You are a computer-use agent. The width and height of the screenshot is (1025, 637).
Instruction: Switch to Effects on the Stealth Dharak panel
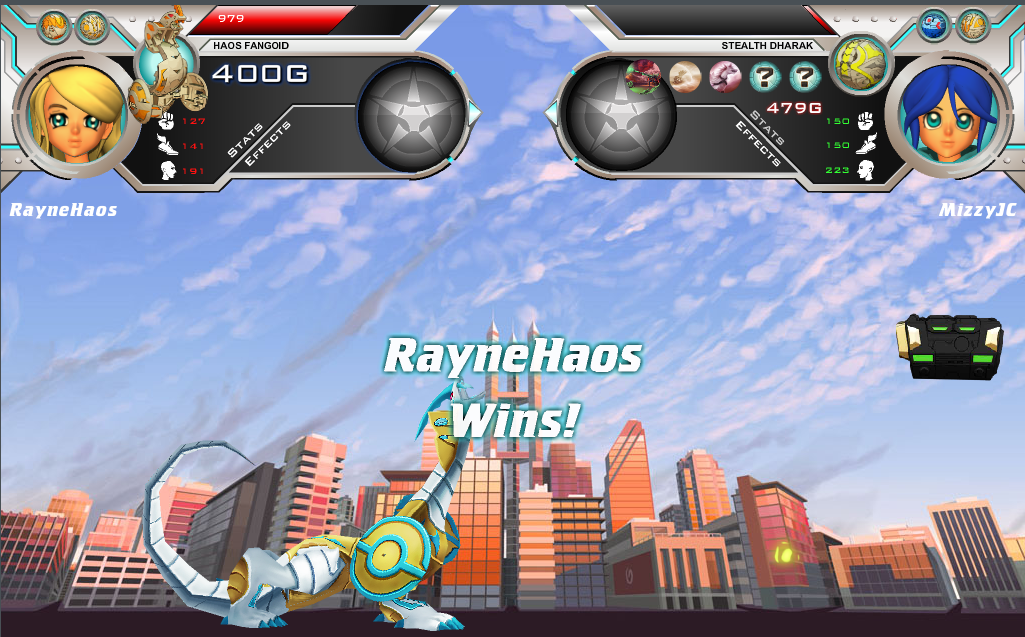click(757, 144)
